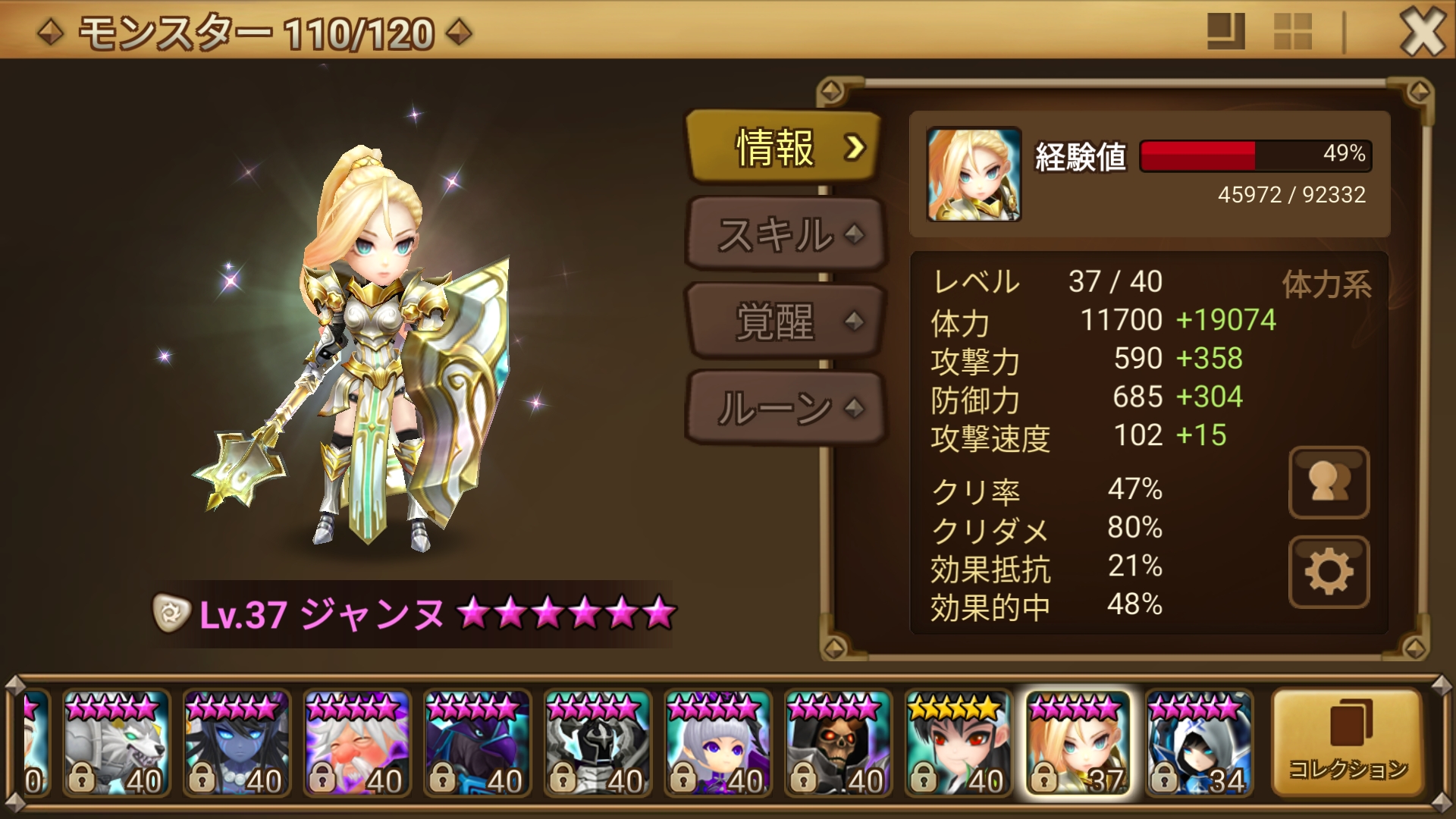Image resolution: width=1456 pixels, height=819 pixels.
Task: Click the 49% experience bar
Action: click(x=1255, y=156)
